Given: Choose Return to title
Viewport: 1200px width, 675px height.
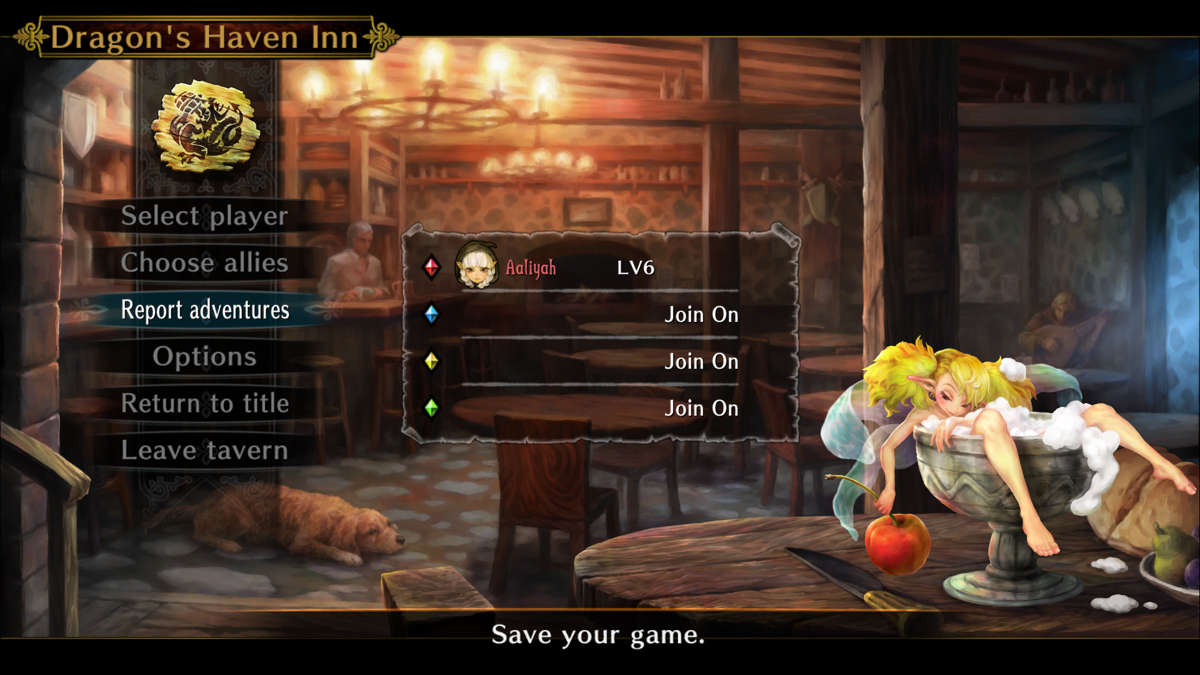Looking at the screenshot, I should pos(204,404).
